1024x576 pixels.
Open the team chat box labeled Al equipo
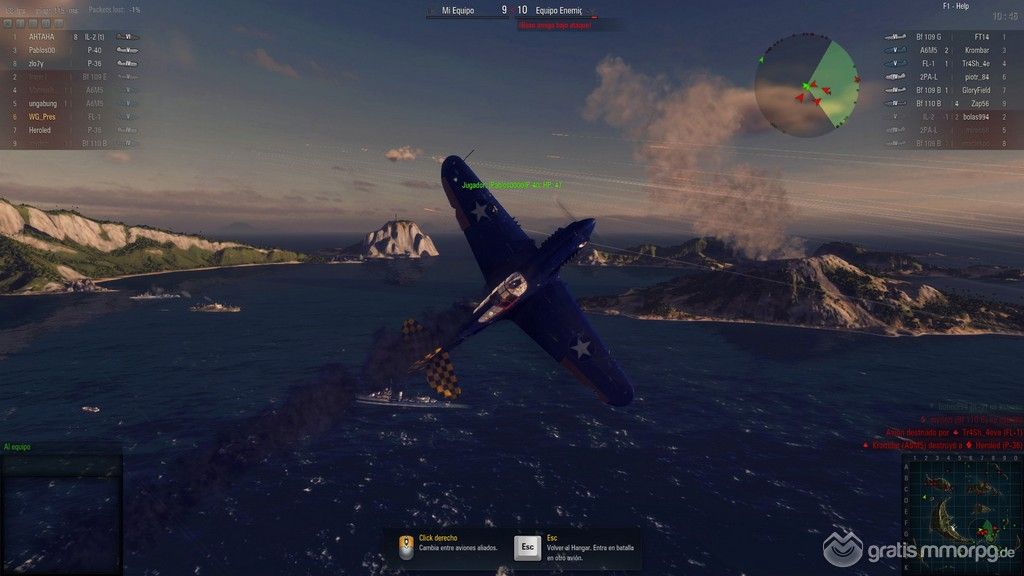(62, 505)
